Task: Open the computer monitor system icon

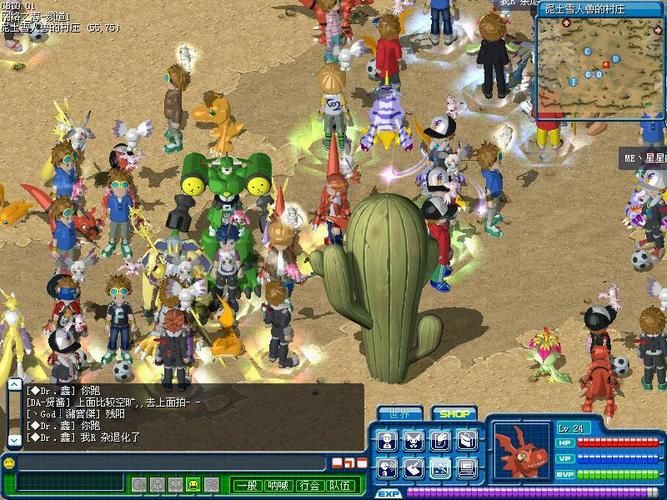Action: [x=467, y=468]
